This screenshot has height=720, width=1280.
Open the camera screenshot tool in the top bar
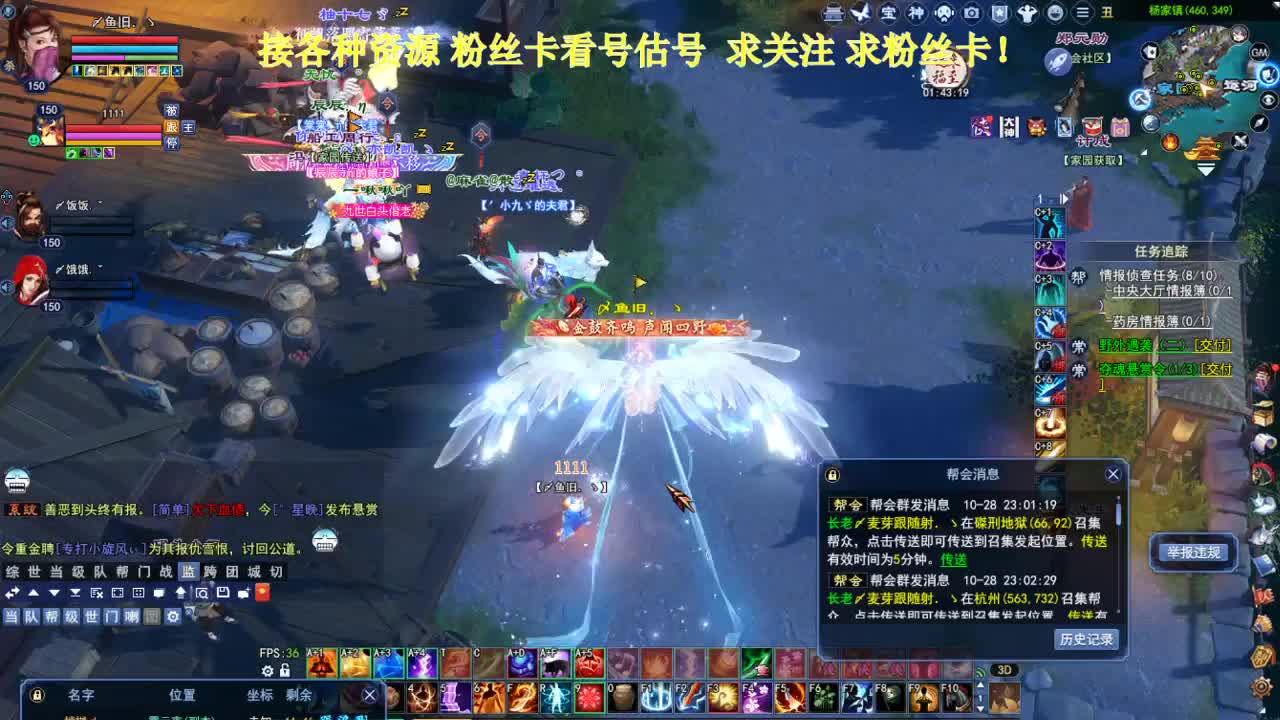(x=971, y=13)
